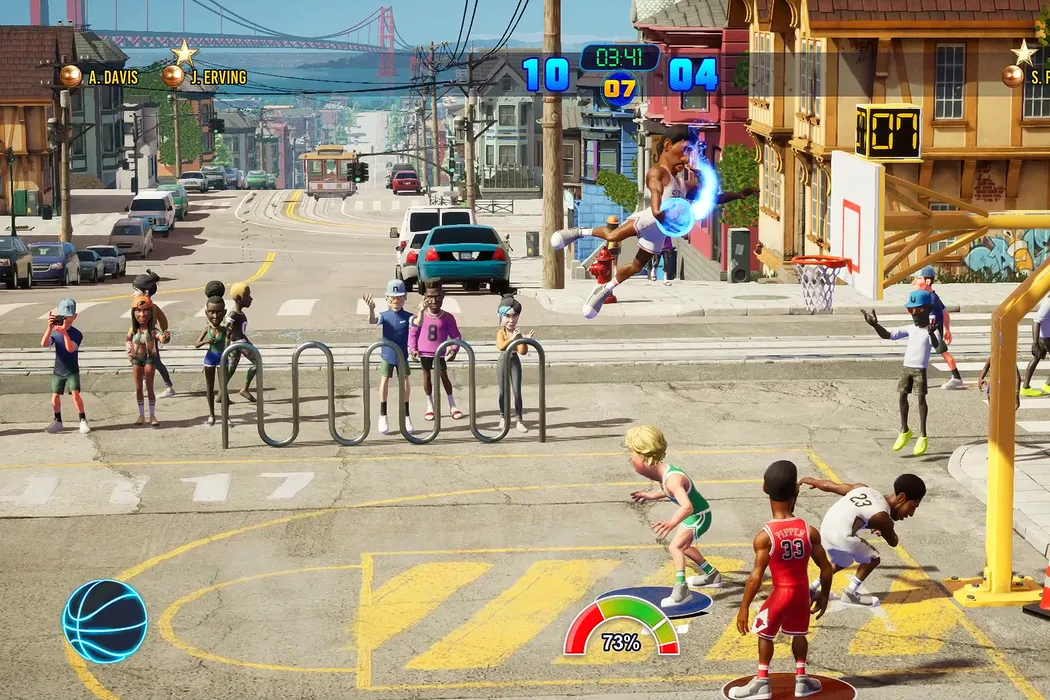
Task: Select the J. Erving player tag
Action: [x=206, y=77]
